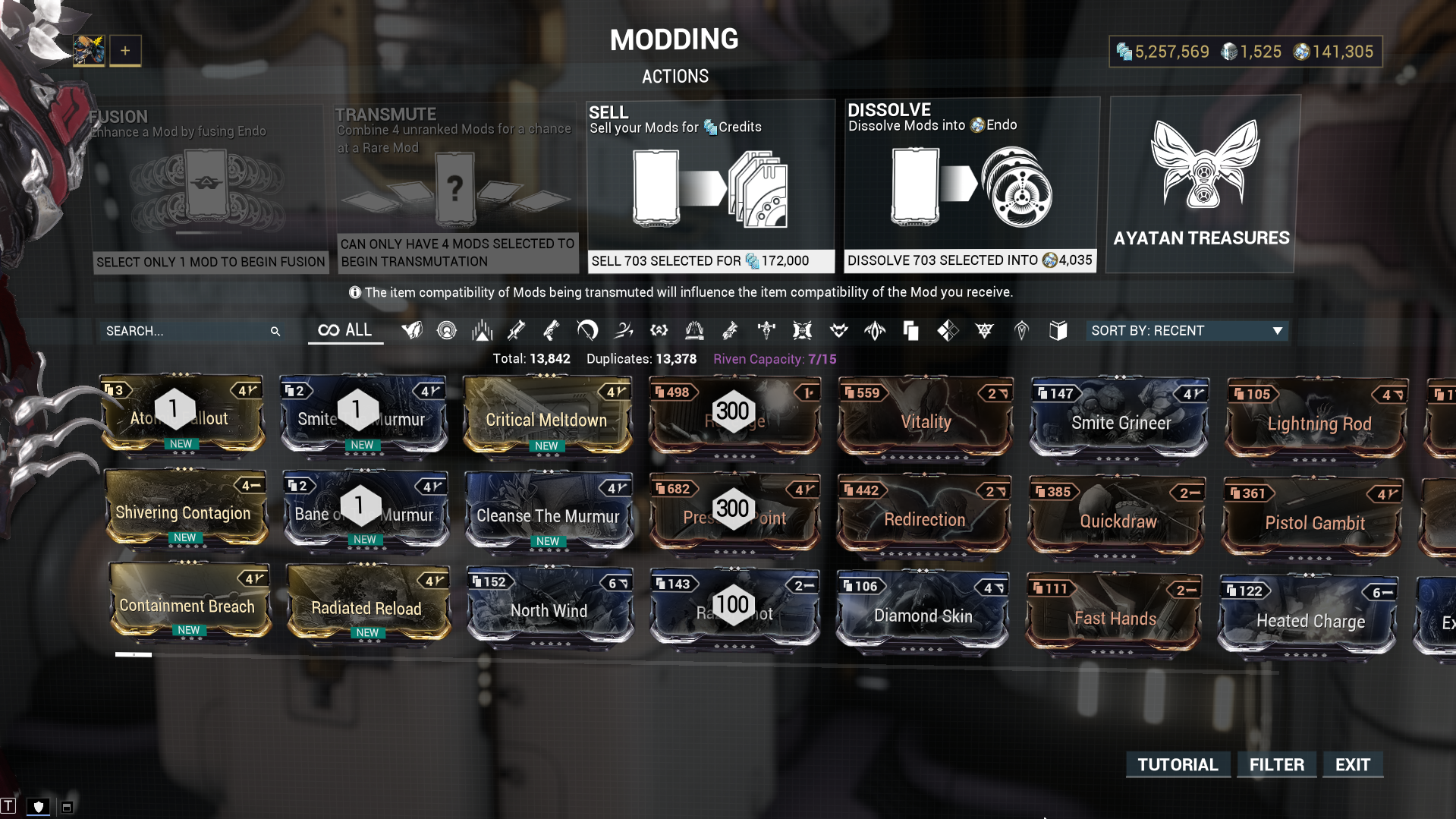
Task: Select the mod sets book filter icon
Action: (x=1058, y=331)
